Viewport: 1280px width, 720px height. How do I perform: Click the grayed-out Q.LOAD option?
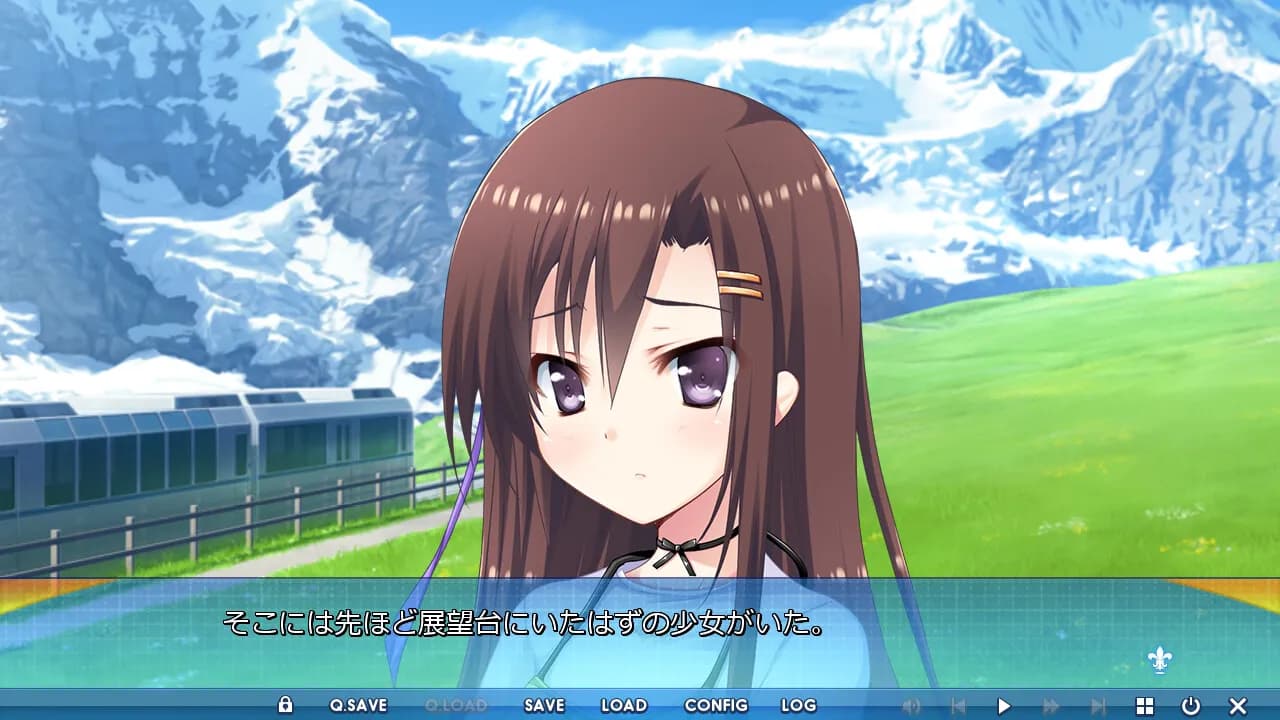pos(455,705)
